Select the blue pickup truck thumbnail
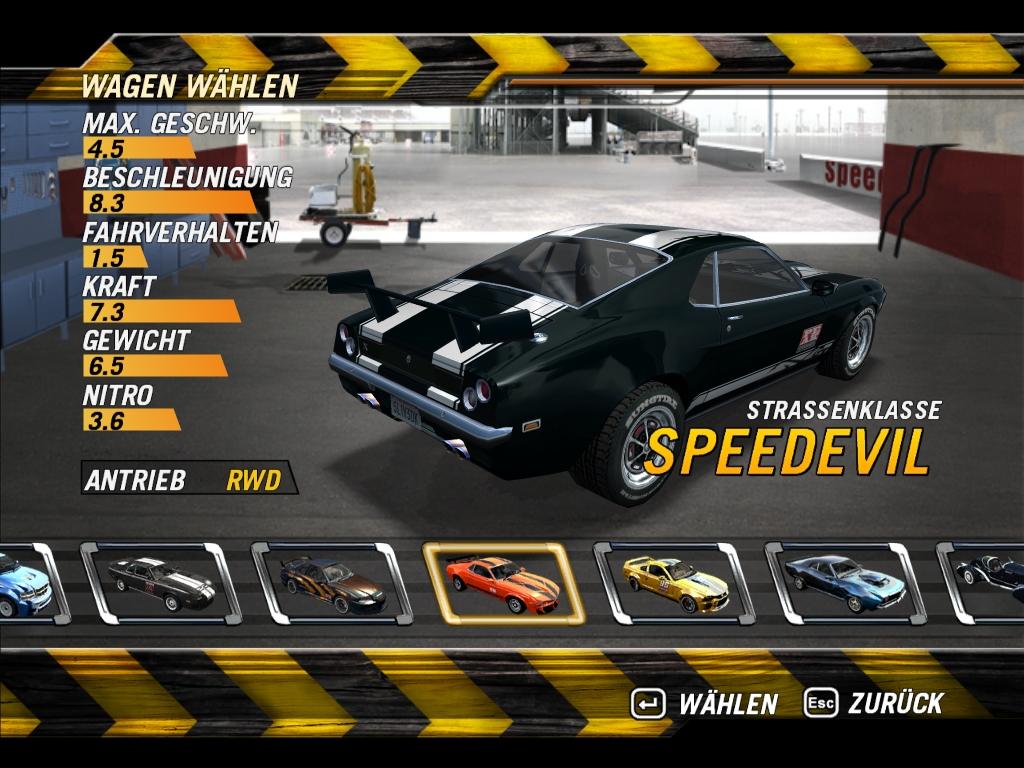 (x=24, y=584)
